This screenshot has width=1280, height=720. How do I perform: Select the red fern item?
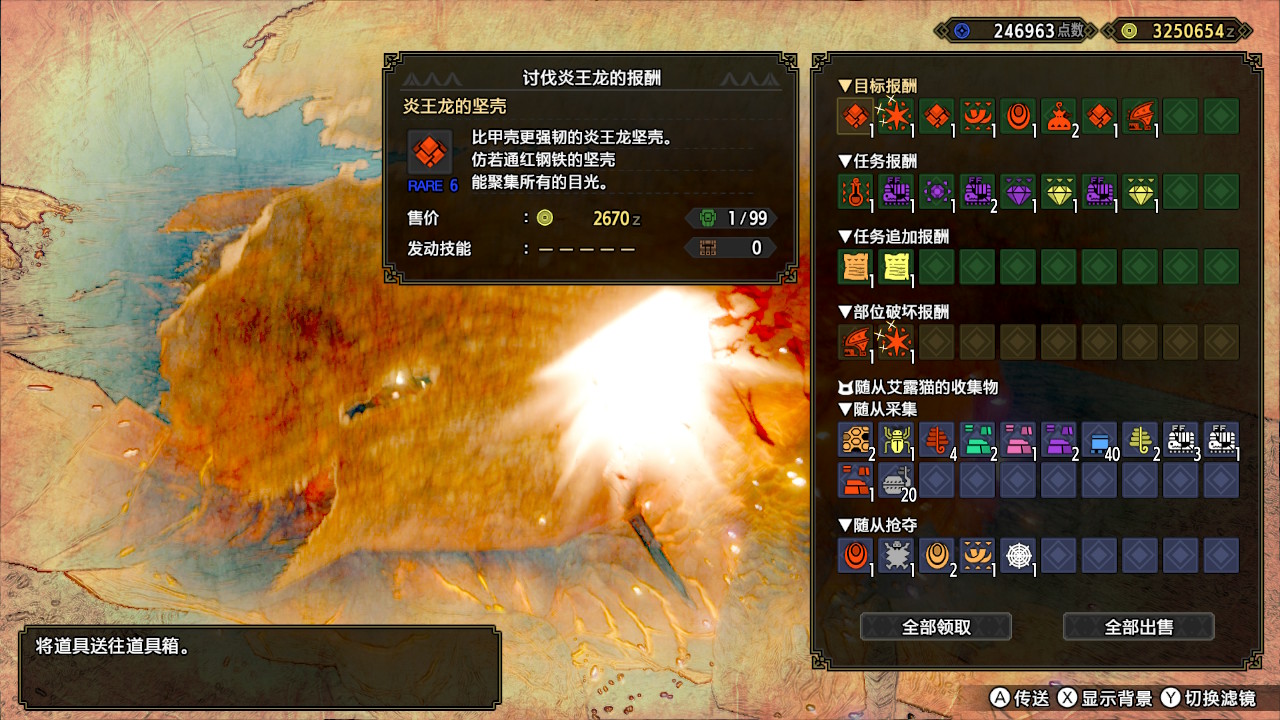coord(937,439)
